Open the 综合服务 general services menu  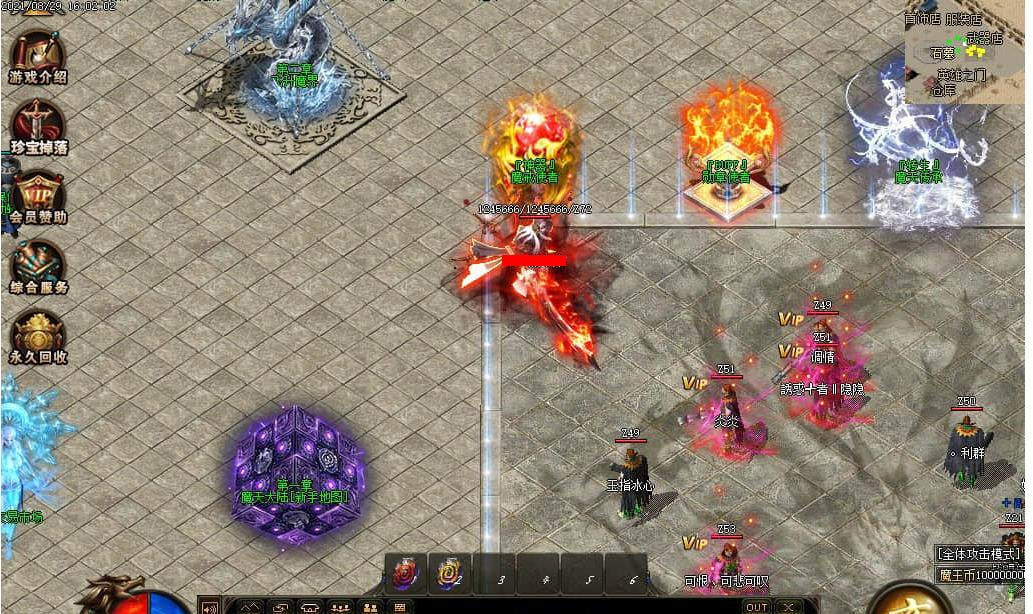38,267
